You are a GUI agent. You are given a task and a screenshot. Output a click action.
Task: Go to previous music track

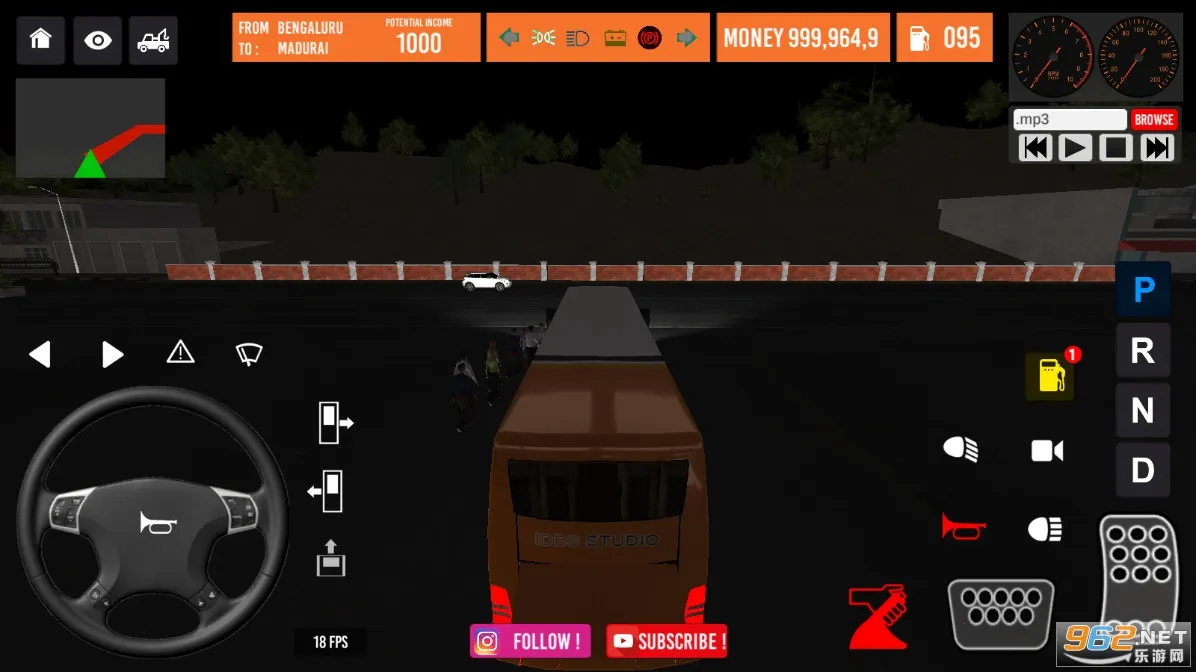(1036, 148)
